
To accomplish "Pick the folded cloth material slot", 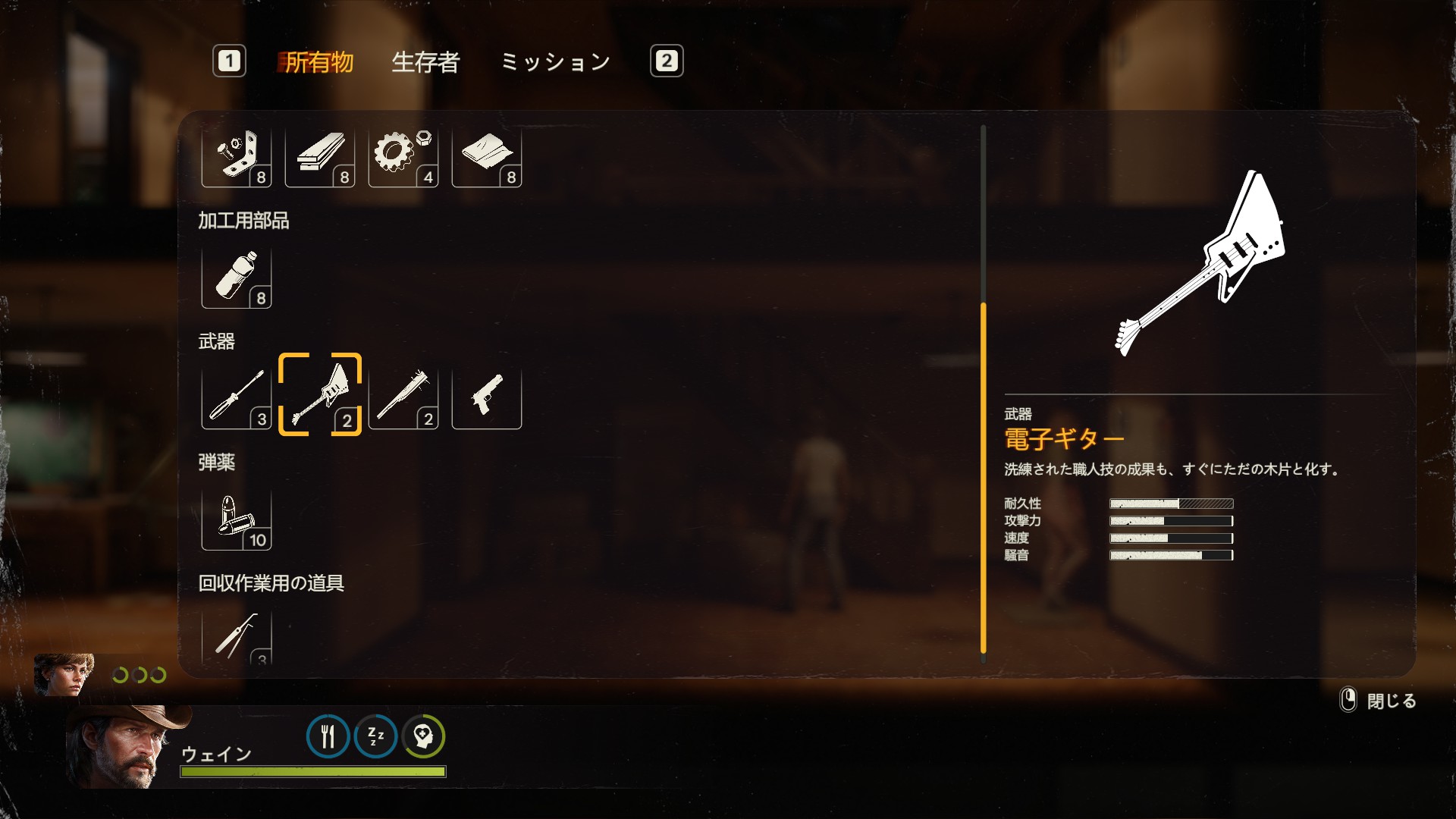I will click(487, 156).
